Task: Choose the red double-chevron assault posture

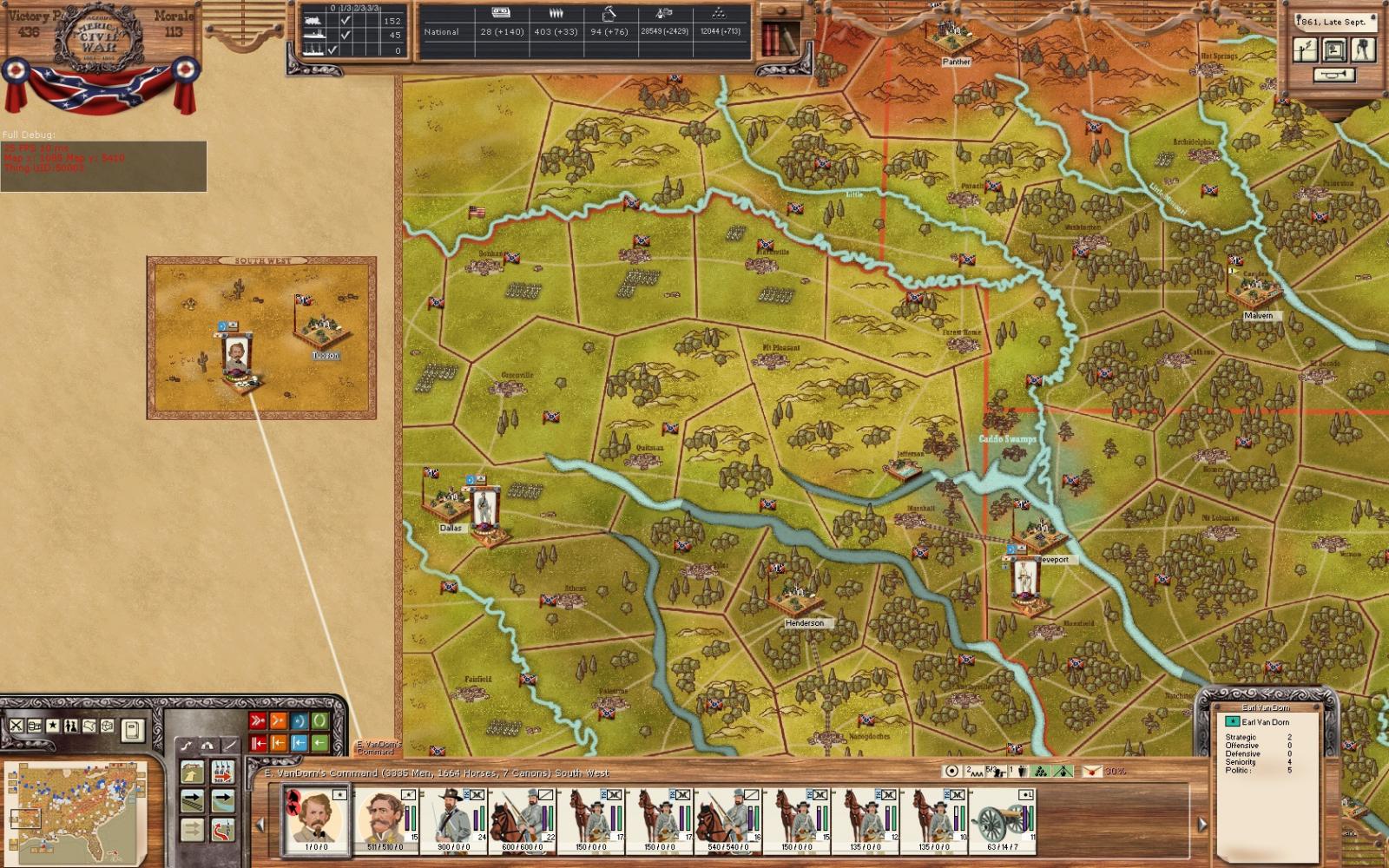Action: (x=258, y=720)
